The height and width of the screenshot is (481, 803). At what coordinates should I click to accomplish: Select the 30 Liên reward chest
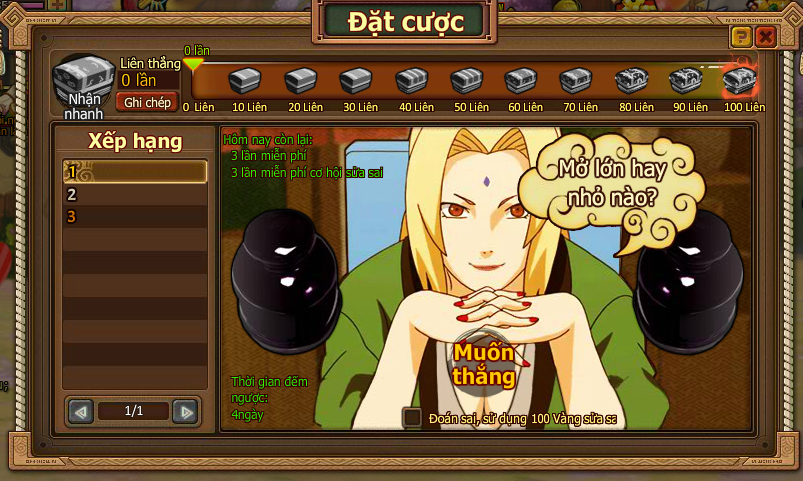coord(355,80)
